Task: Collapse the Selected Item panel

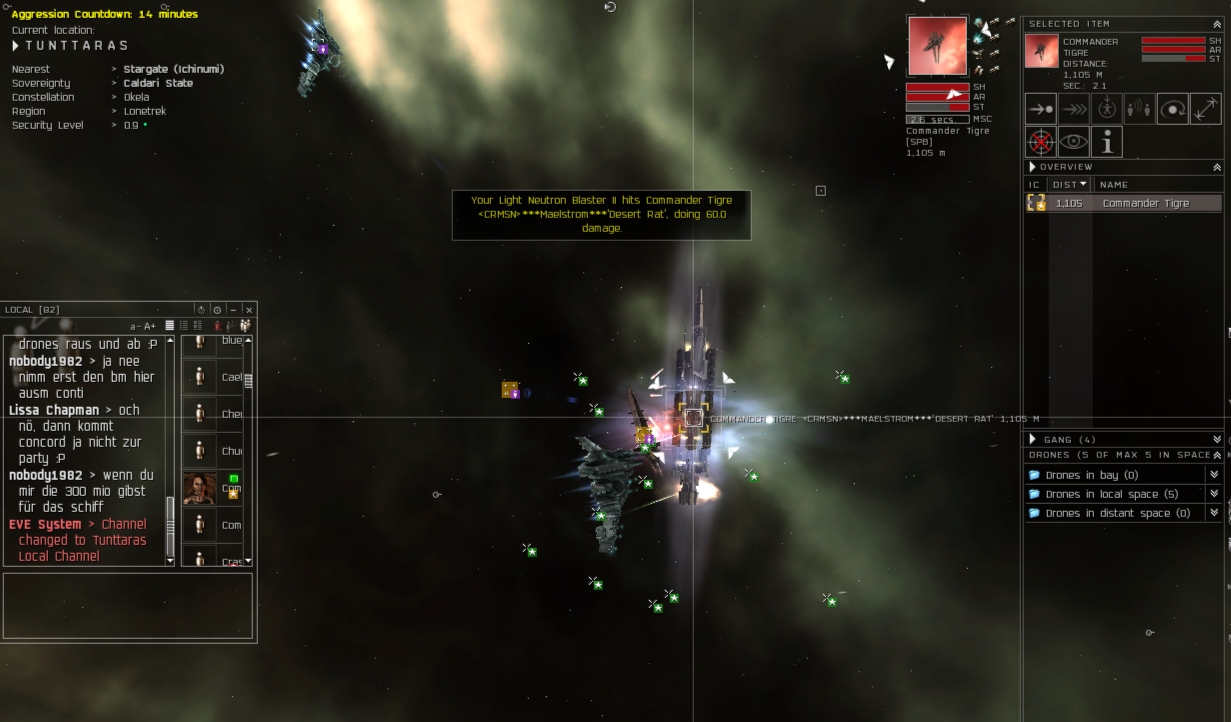Action: pos(1217,23)
